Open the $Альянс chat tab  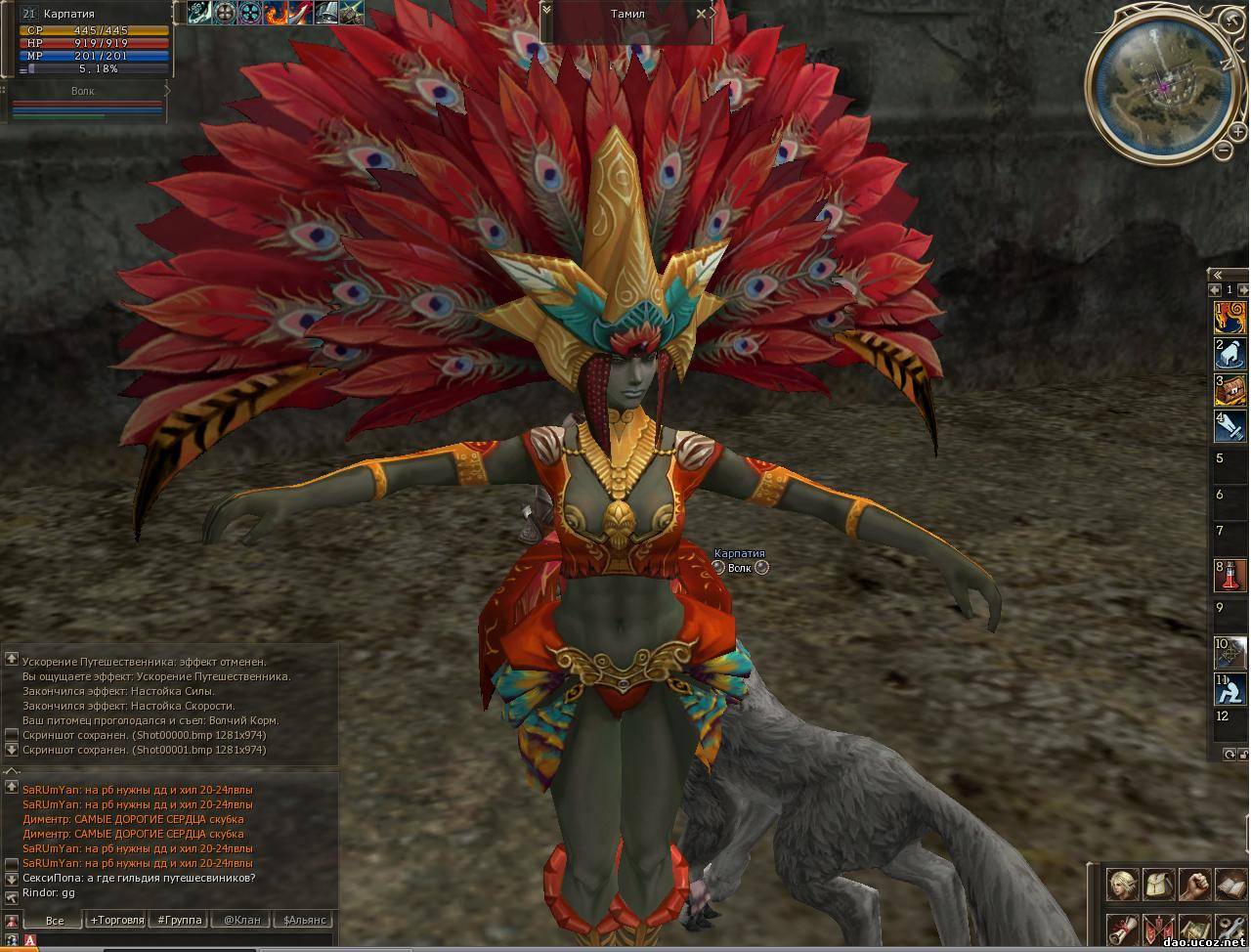(305, 920)
